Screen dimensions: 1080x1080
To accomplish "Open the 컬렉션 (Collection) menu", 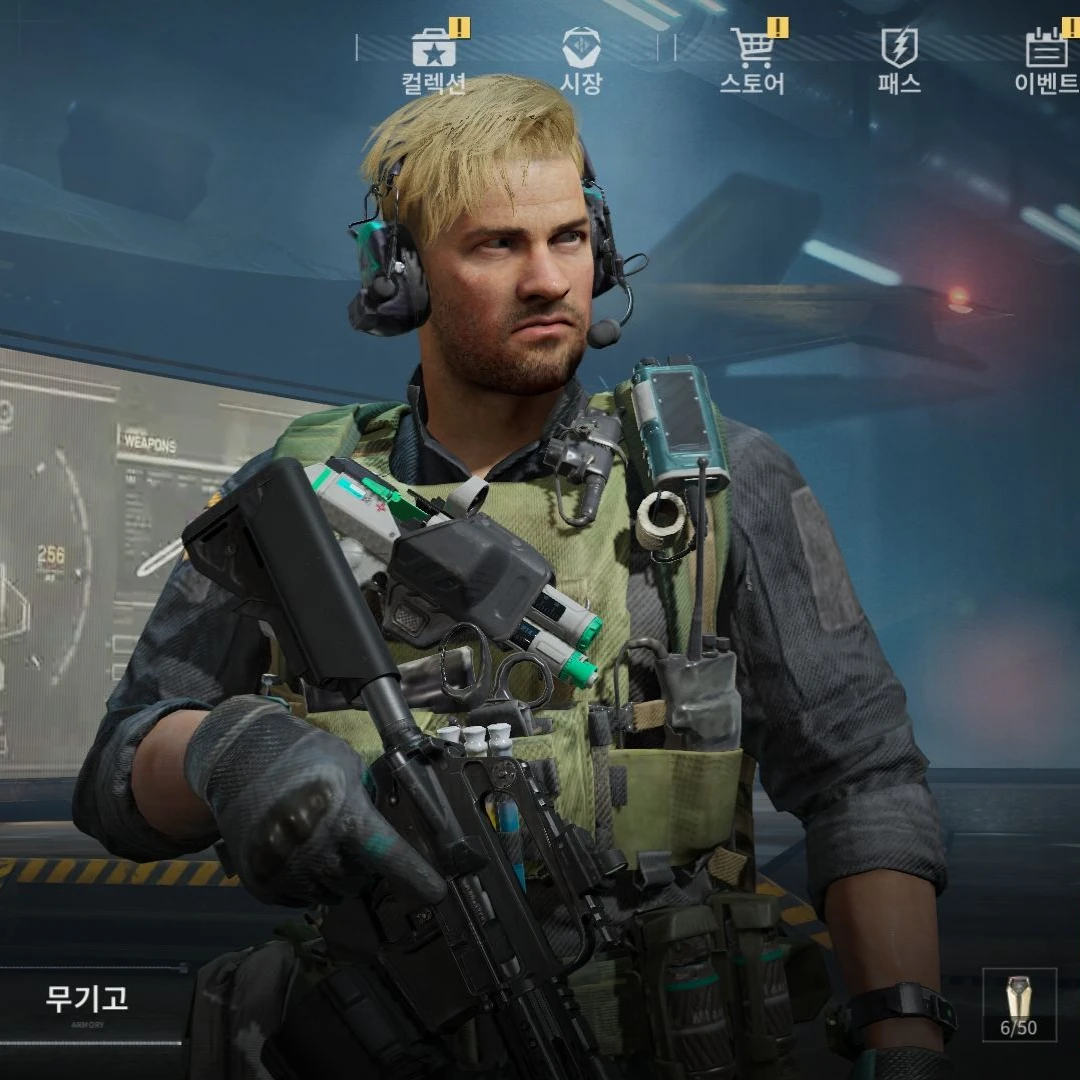I will pyautogui.click(x=434, y=60).
